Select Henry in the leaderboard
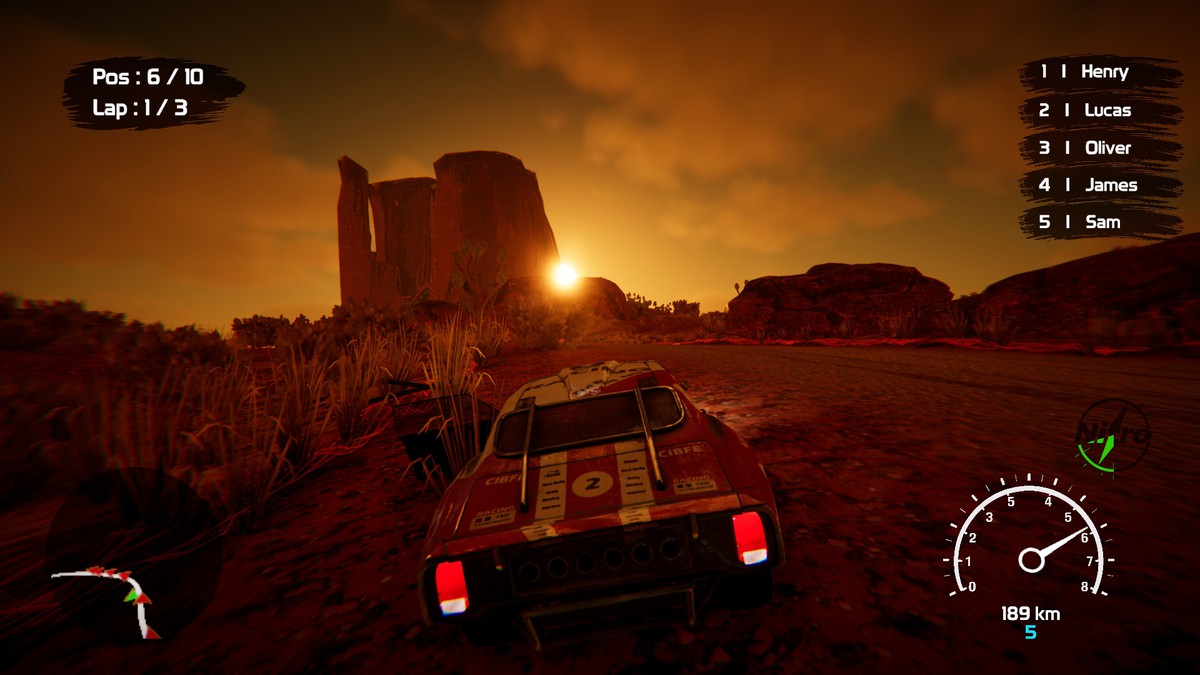The width and height of the screenshot is (1200, 675). click(1100, 72)
